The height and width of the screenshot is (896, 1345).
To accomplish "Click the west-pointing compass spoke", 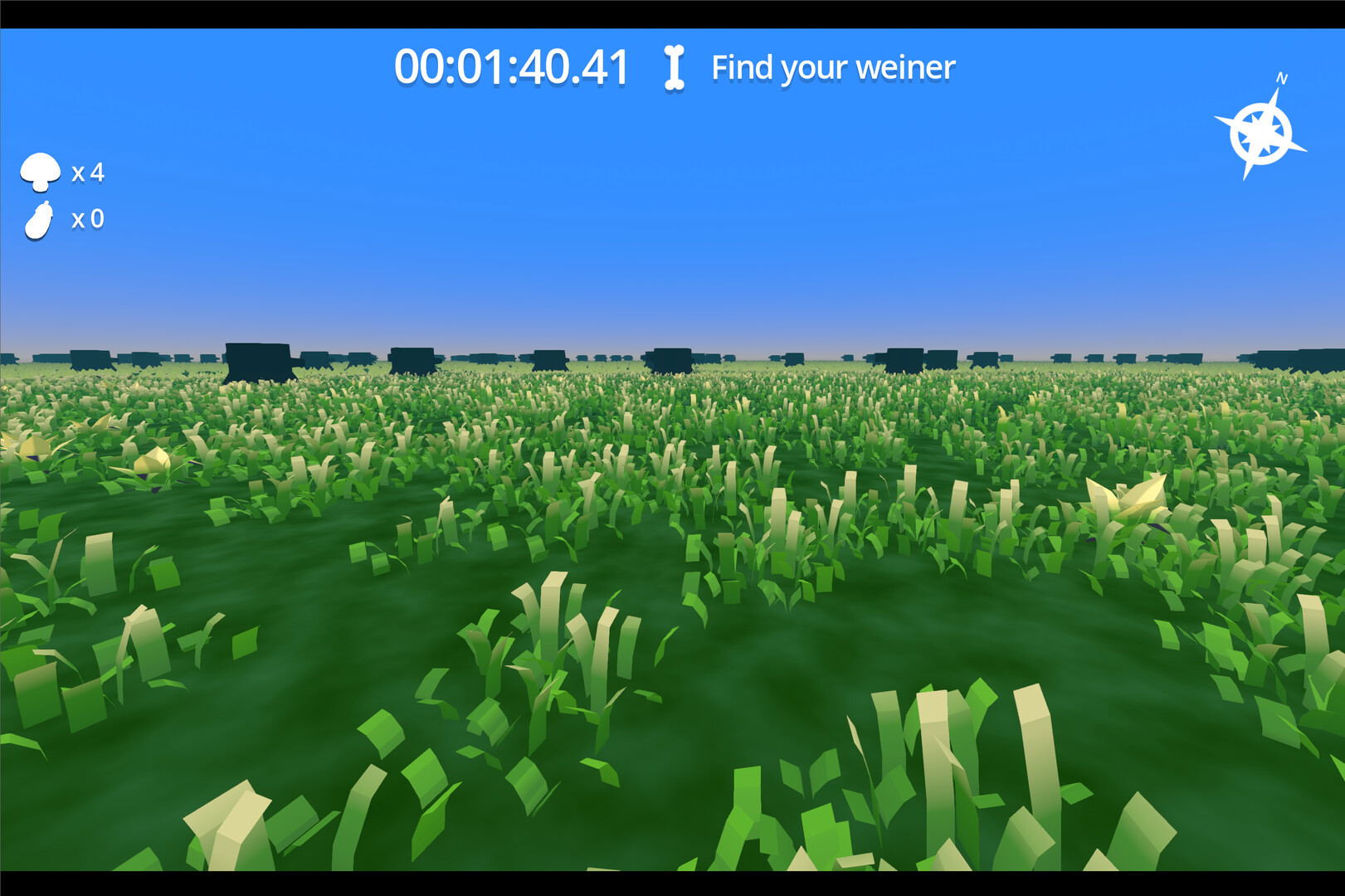I will click(x=1224, y=119).
